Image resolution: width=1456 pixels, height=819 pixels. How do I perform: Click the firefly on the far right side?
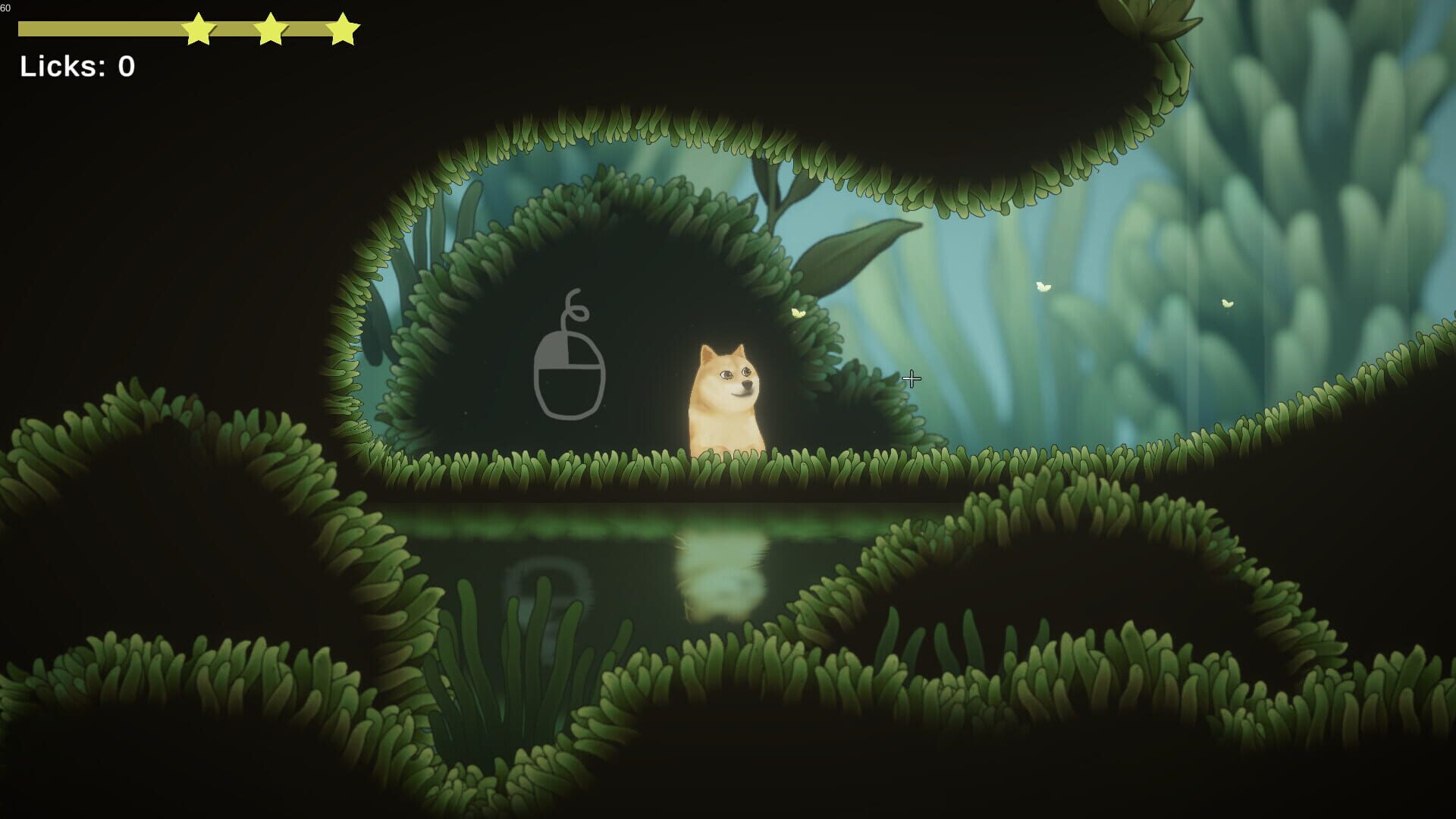click(1227, 302)
